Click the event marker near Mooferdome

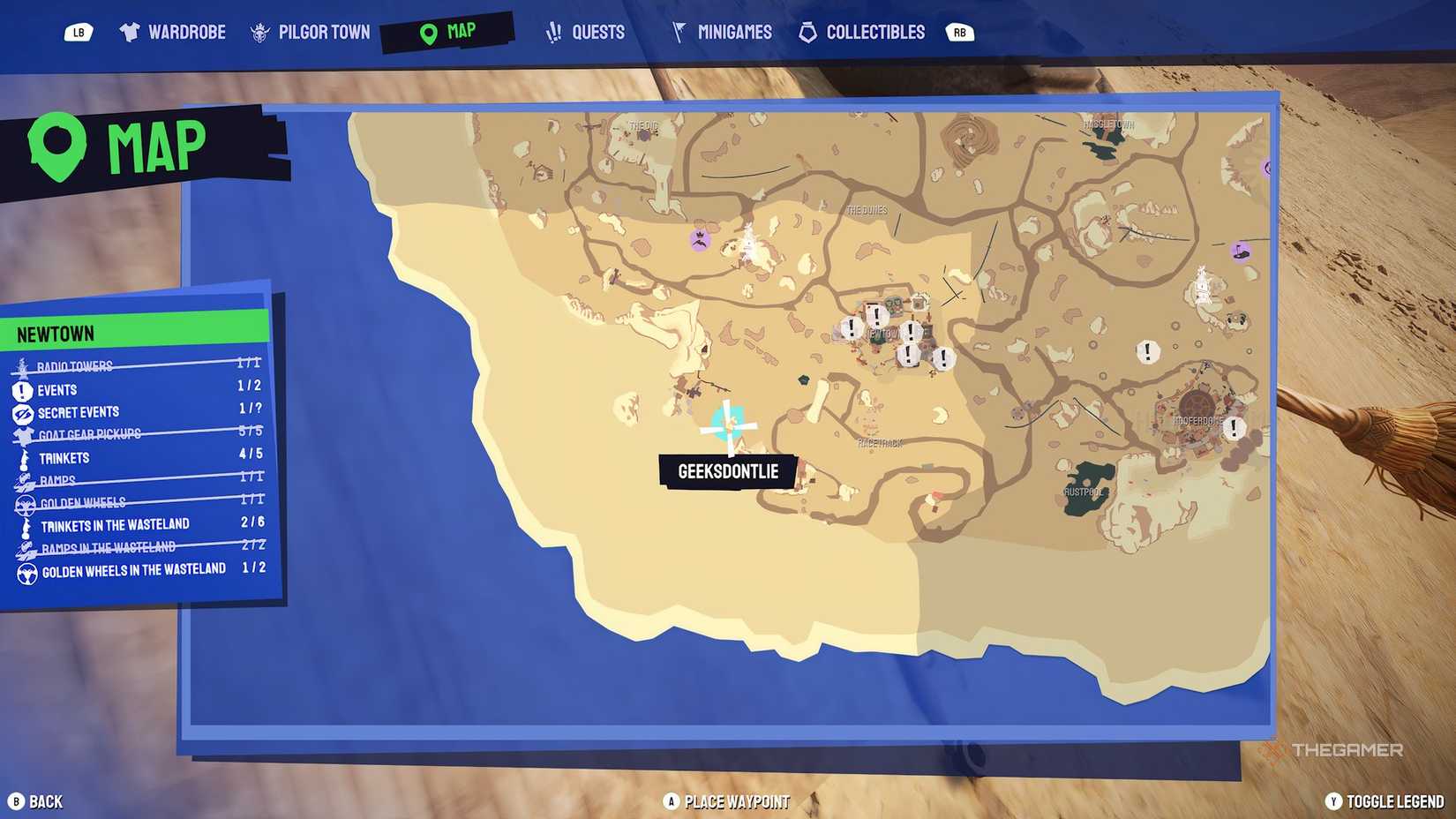pyautogui.click(x=1234, y=430)
